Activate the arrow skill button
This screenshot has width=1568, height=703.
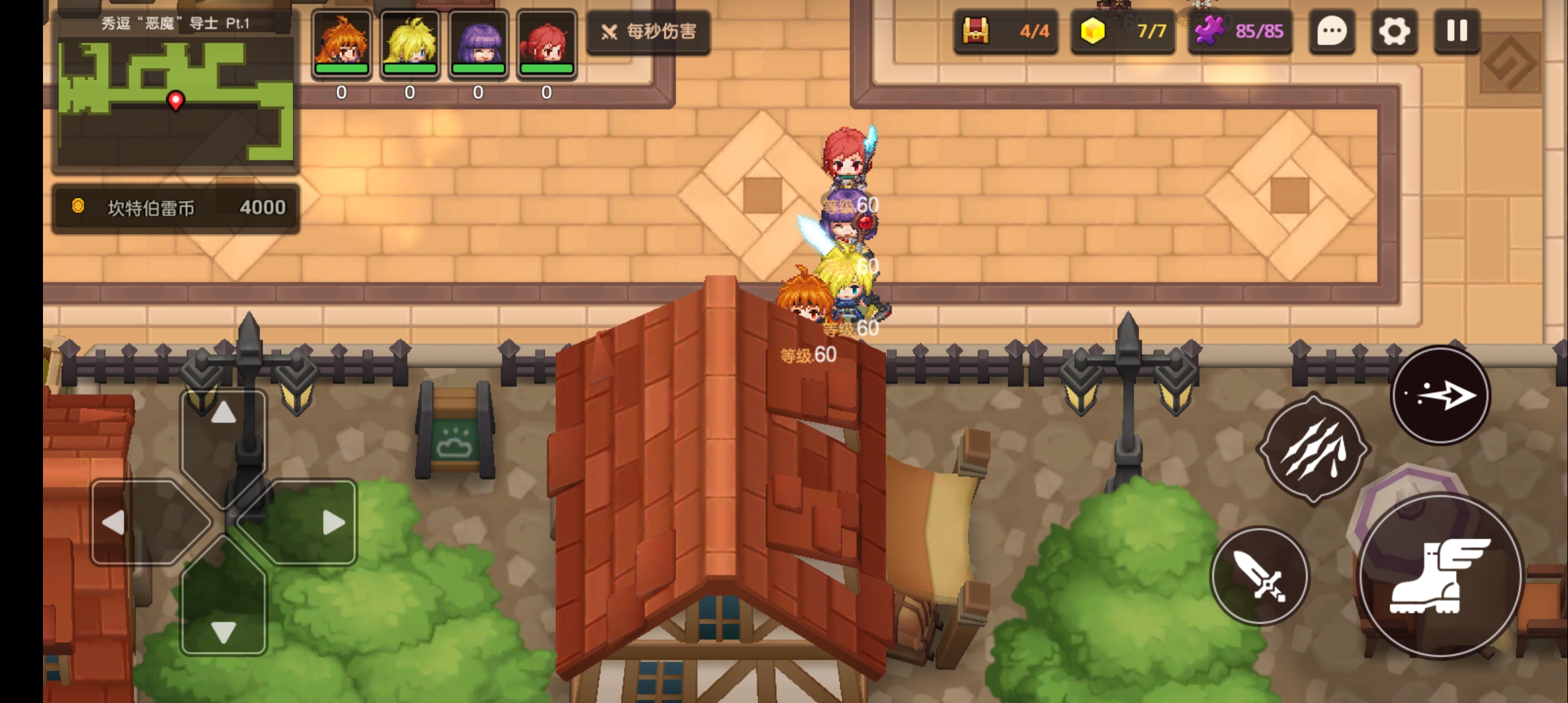coord(1440,395)
